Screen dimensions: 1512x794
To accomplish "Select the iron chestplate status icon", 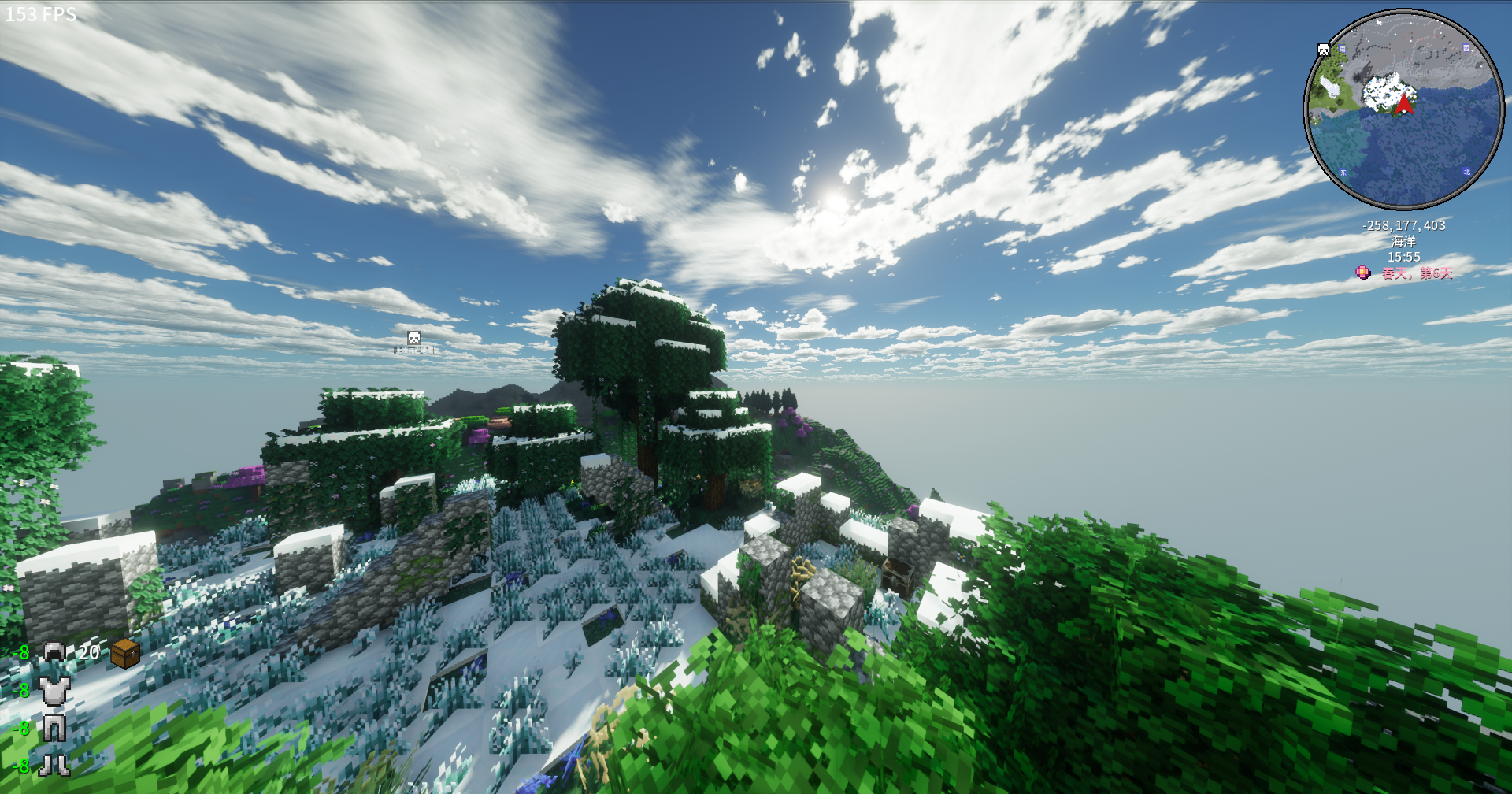I will coord(54,692).
